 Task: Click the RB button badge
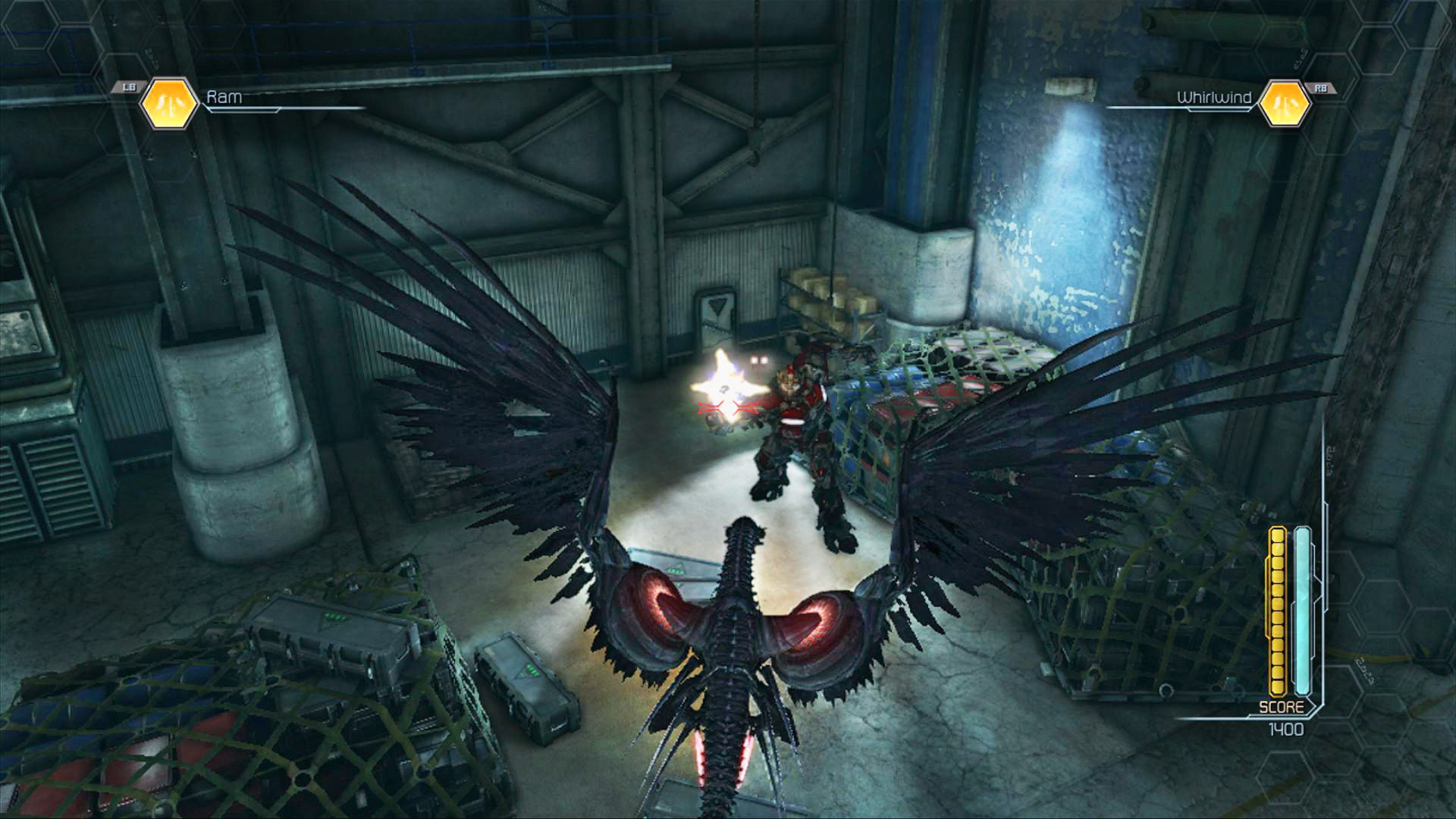point(1322,87)
